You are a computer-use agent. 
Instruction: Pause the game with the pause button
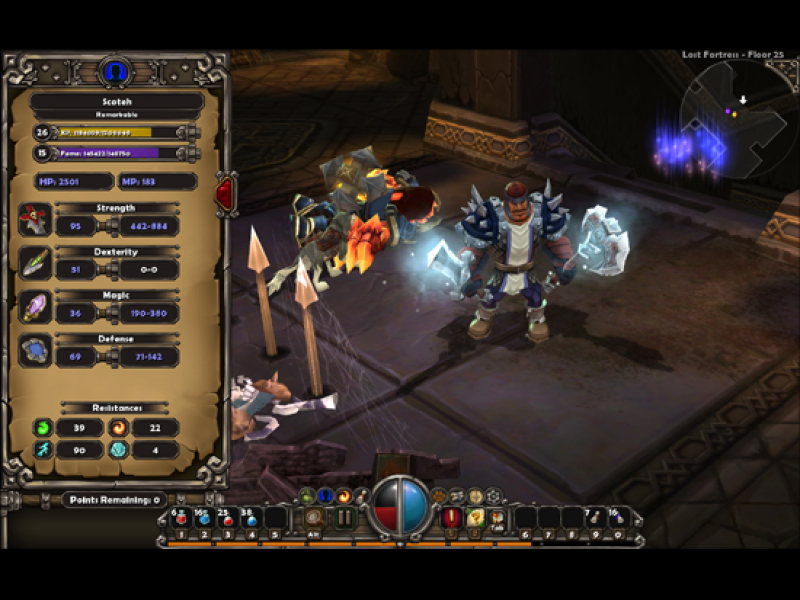coord(345,518)
